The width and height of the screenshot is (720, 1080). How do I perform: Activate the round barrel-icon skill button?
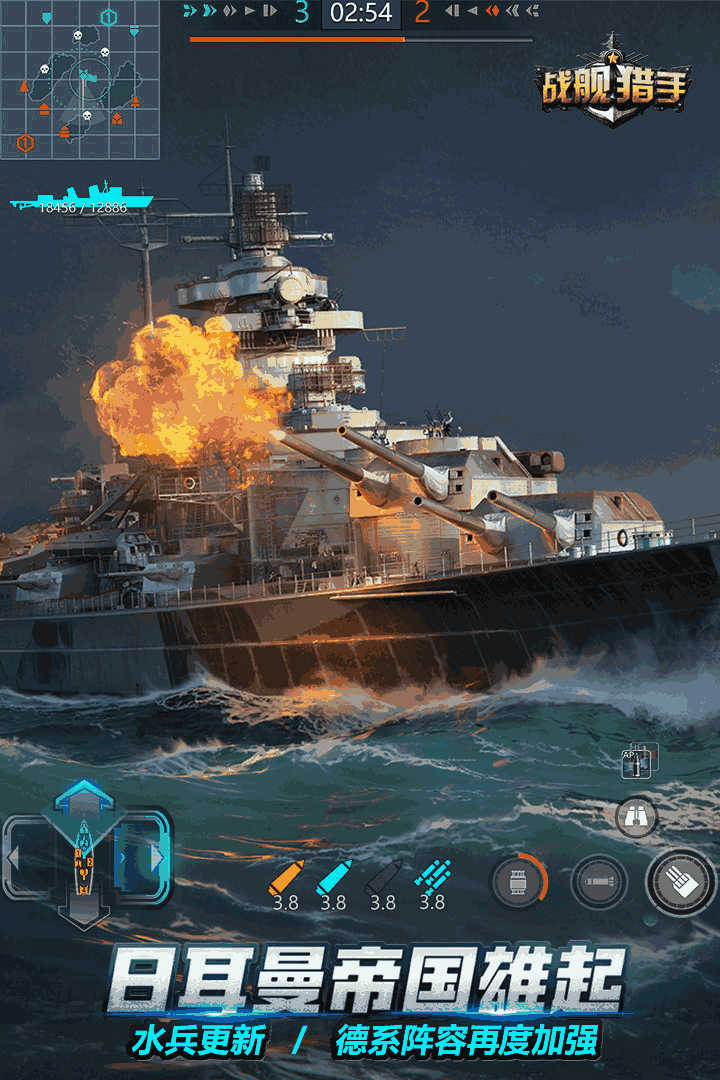coord(519,883)
